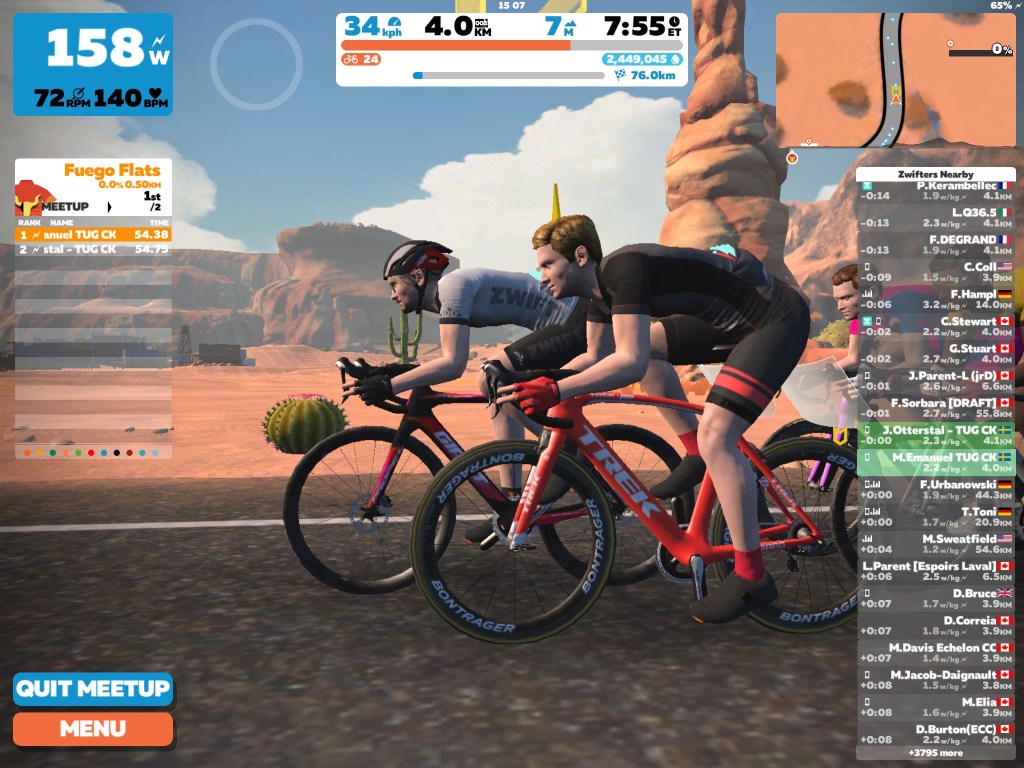Pick F.Urbanowski in the nearby list
This screenshot has width=1024, height=768.
click(x=936, y=489)
